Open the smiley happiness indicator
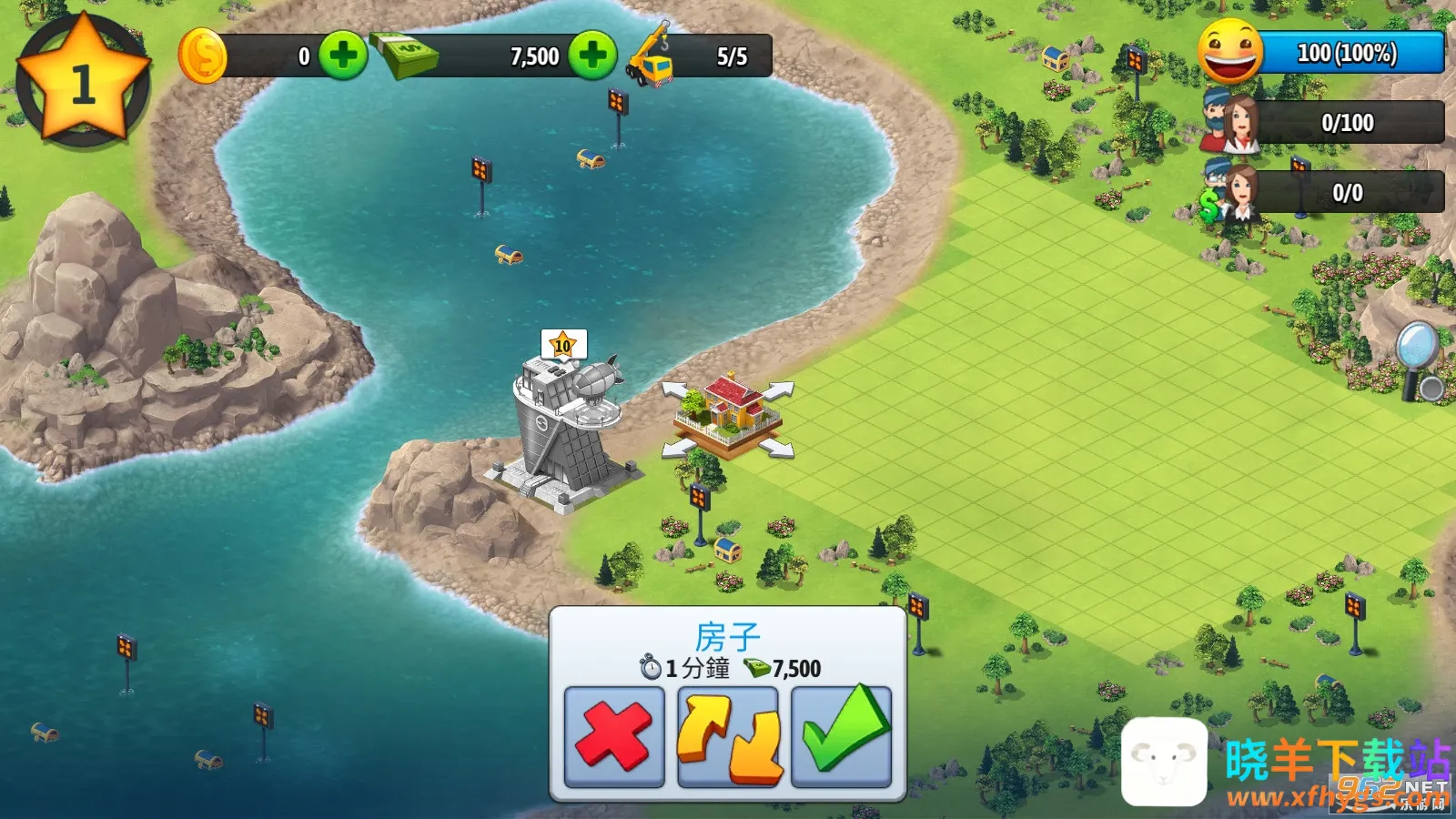Image resolution: width=1456 pixels, height=819 pixels. pos(1230,53)
